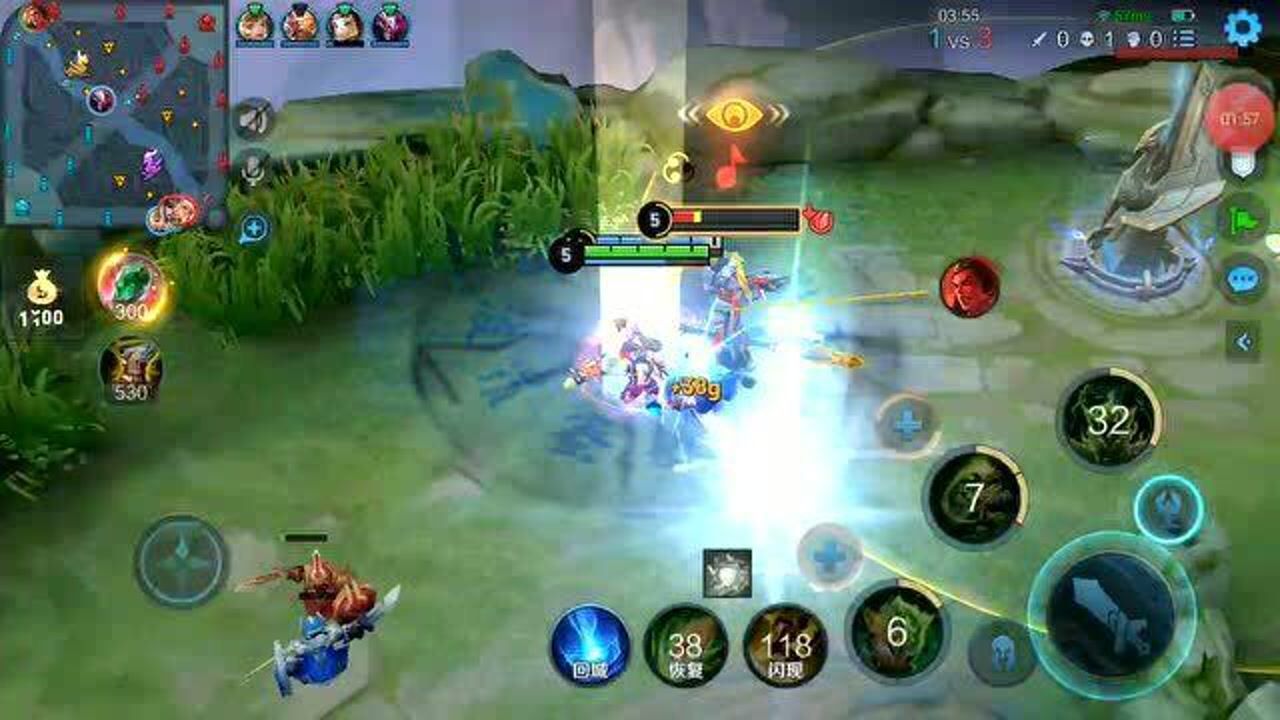Toggle the speaker mute icon
Screen dimensions: 1280x720
coord(253,119)
